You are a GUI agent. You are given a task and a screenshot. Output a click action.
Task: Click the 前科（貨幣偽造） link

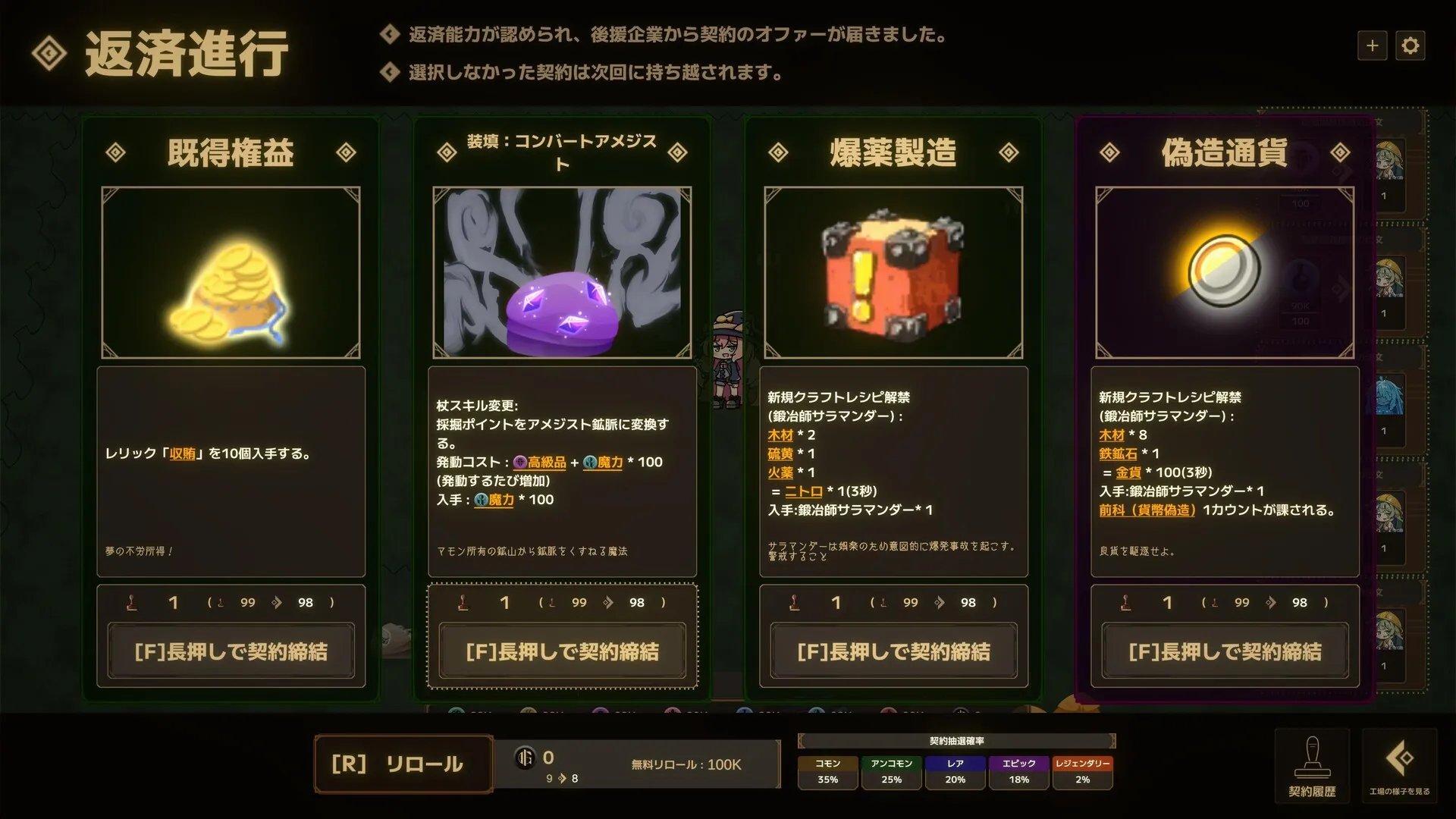(x=1147, y=510)
